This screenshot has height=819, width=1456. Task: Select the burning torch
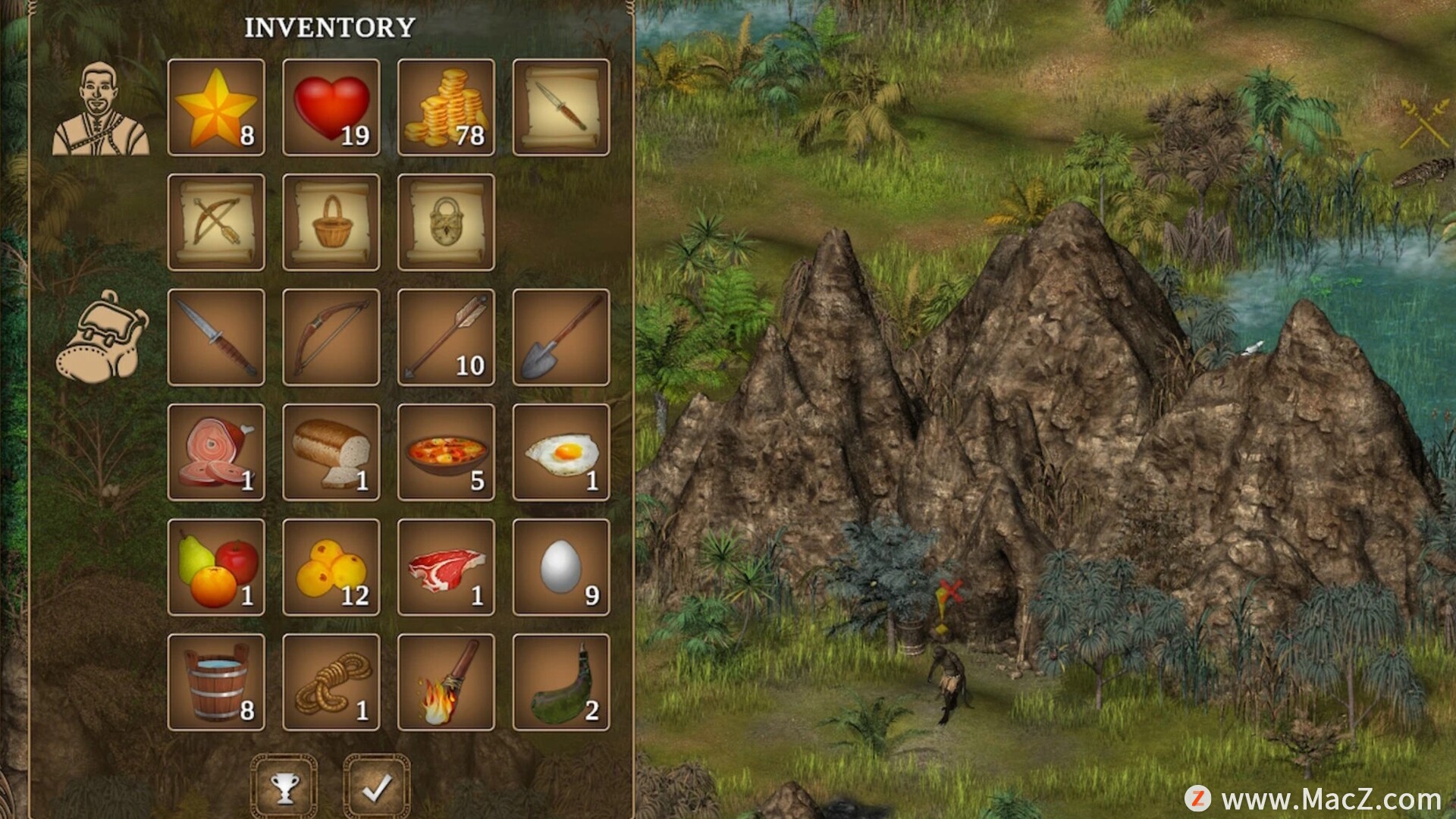click(x=446, y=682)
